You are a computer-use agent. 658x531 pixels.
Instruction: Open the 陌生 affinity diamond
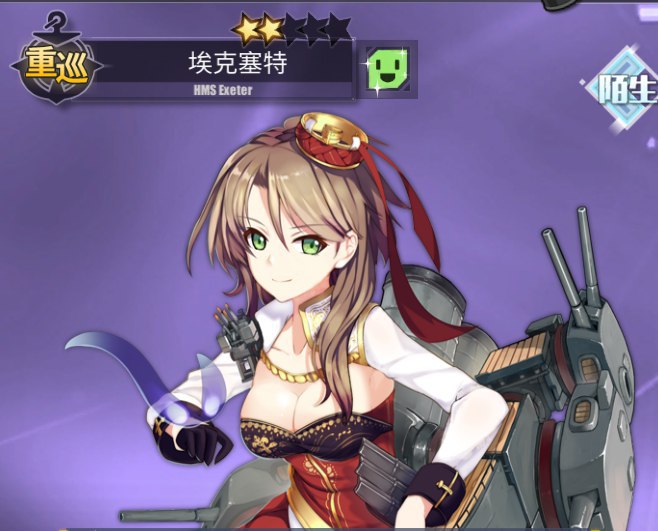click(629, 90)
